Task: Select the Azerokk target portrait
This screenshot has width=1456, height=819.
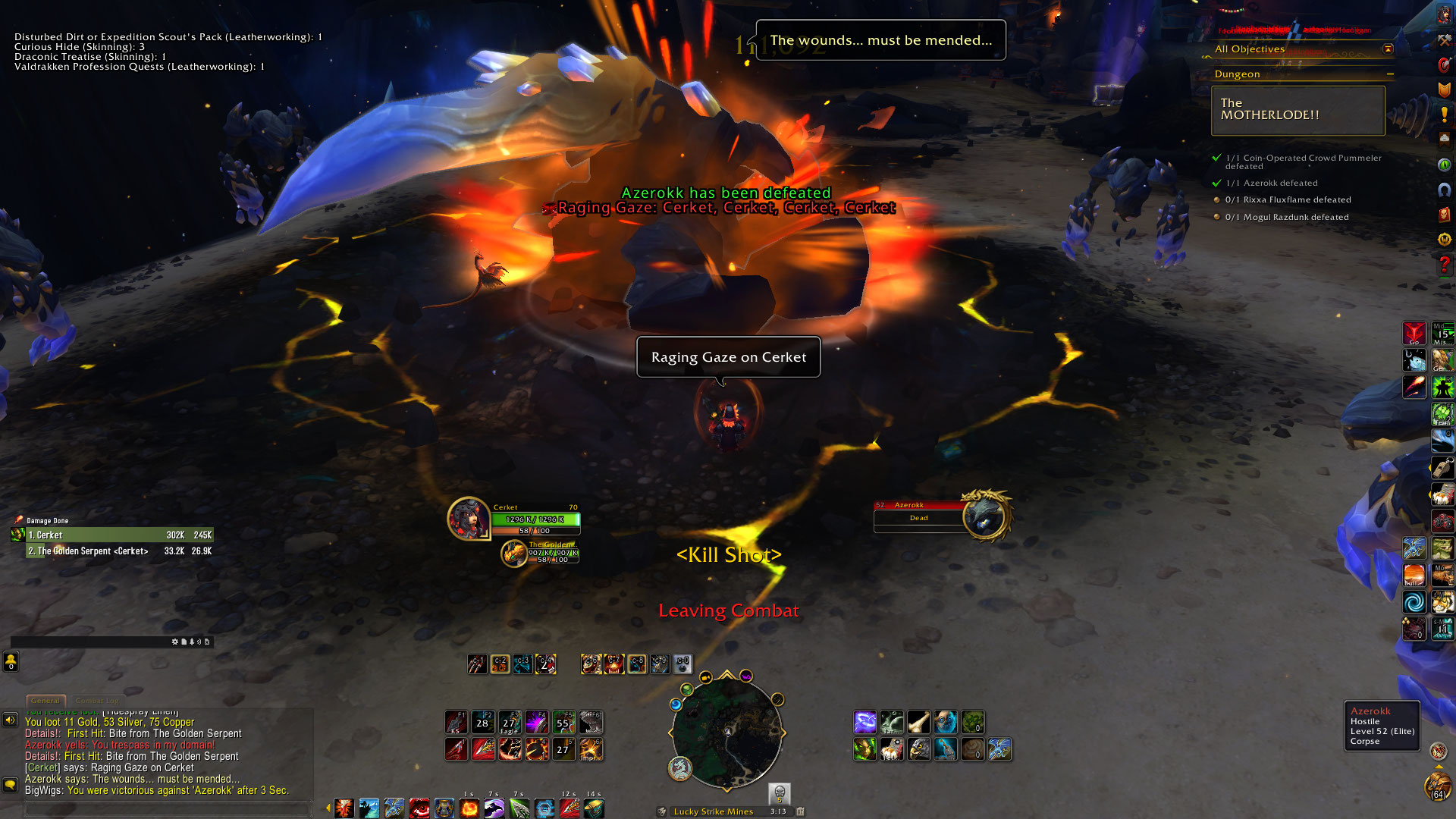Action: [985, 516]
